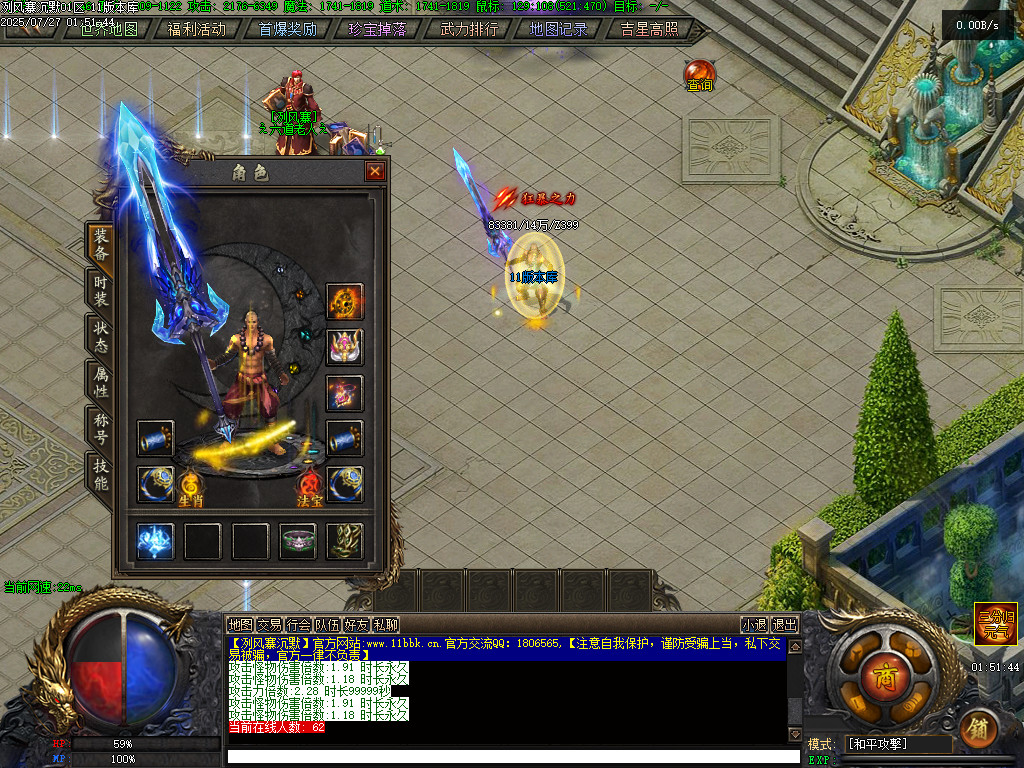Open the 首爆奖励 menu
Screen dimensions: 1024x768
(287, 29)
